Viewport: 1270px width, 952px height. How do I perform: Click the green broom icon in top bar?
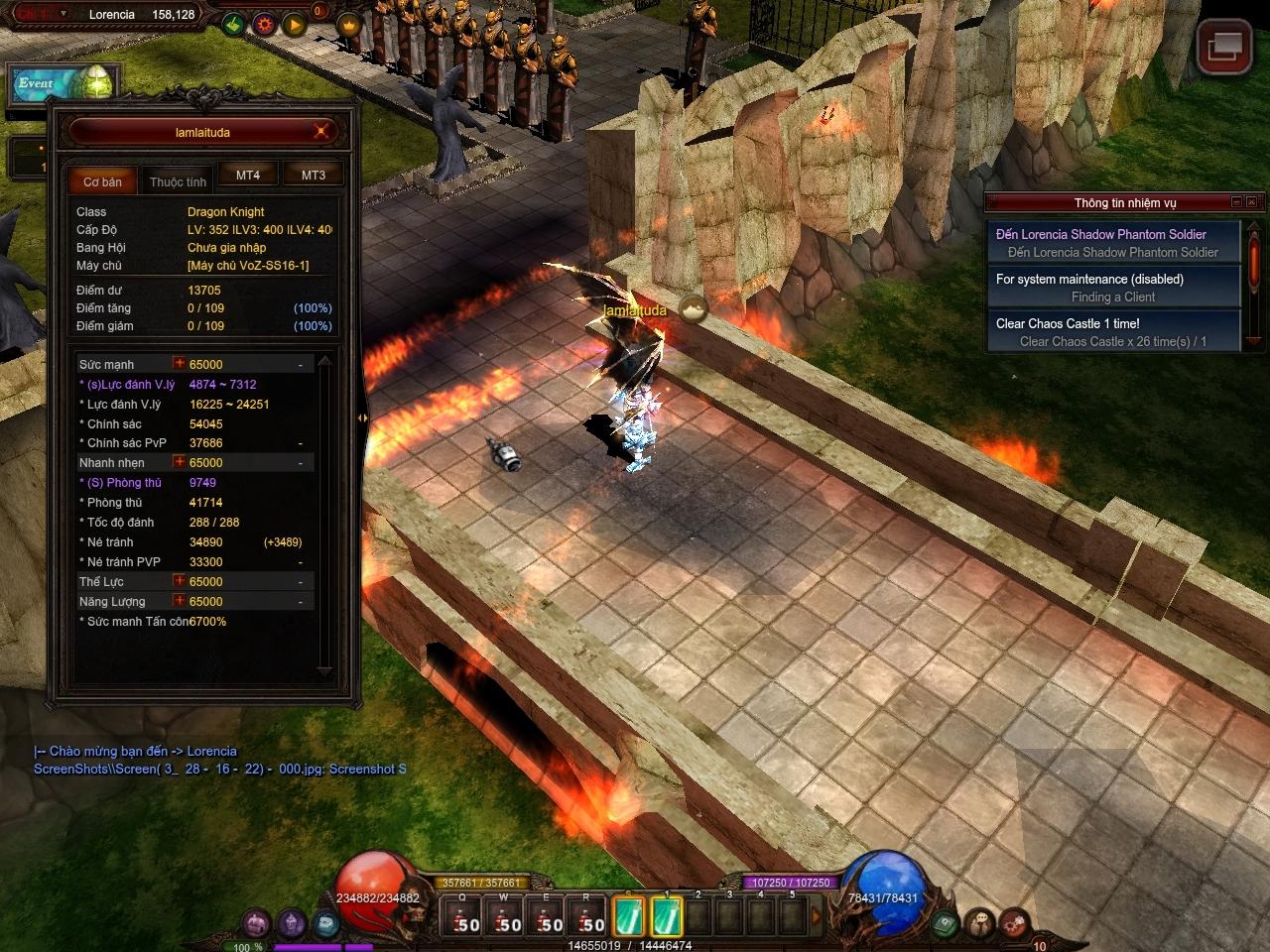[x=234, y=24]
